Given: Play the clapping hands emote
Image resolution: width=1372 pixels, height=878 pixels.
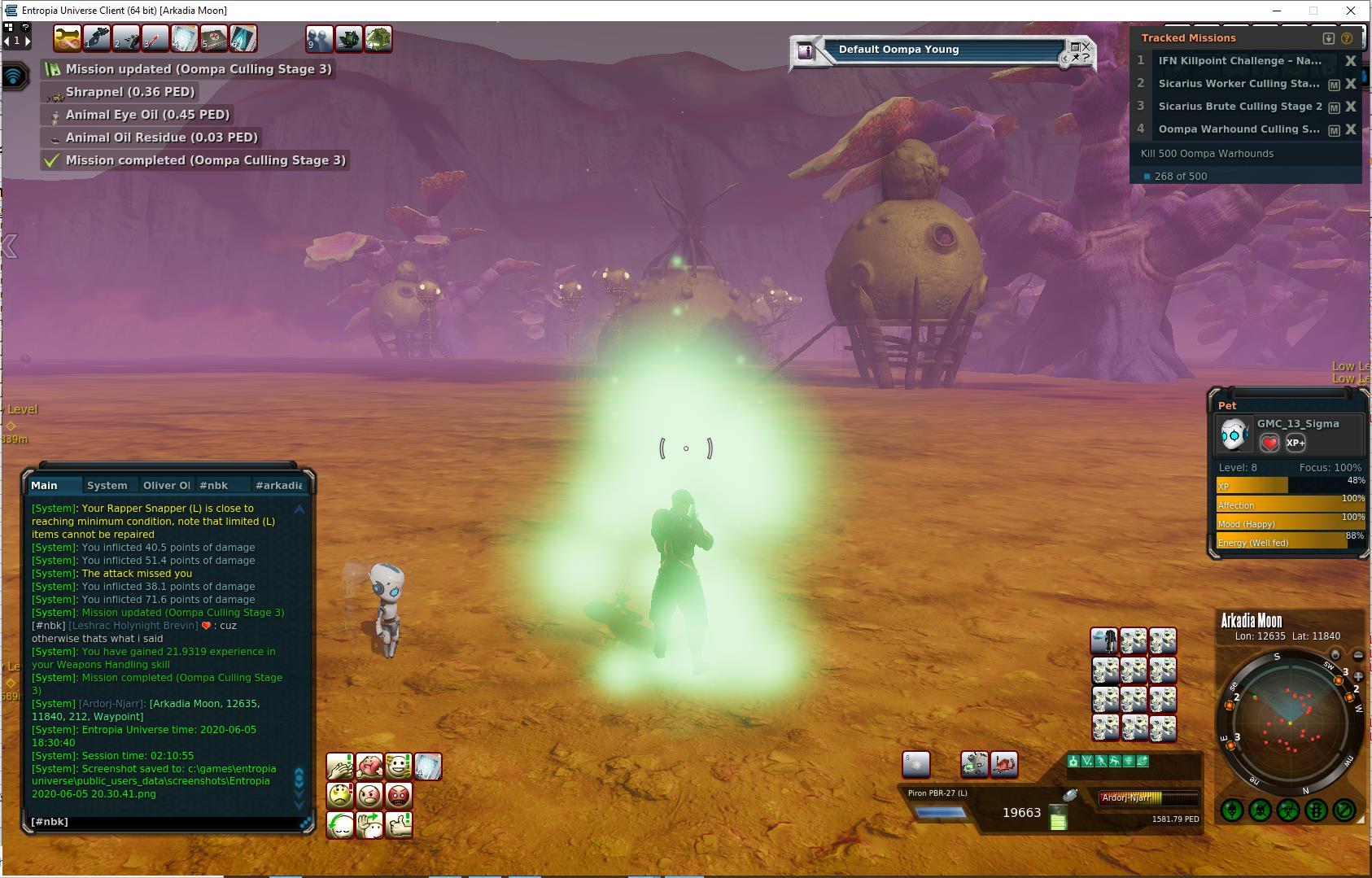Looking at the screenshot, I should (x=341, y=766).
